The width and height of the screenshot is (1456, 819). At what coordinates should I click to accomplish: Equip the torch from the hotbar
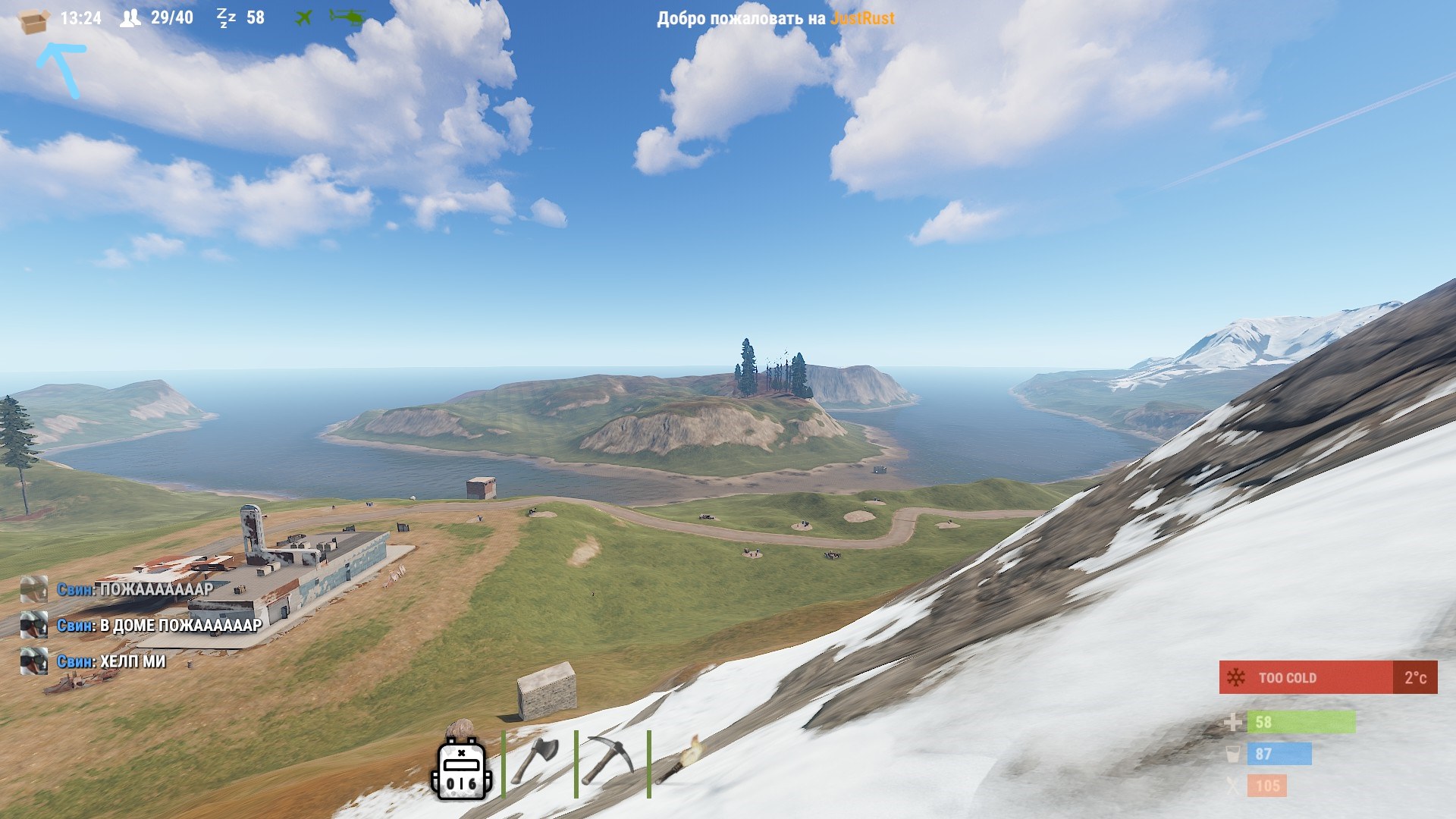(x=679, y=761)
